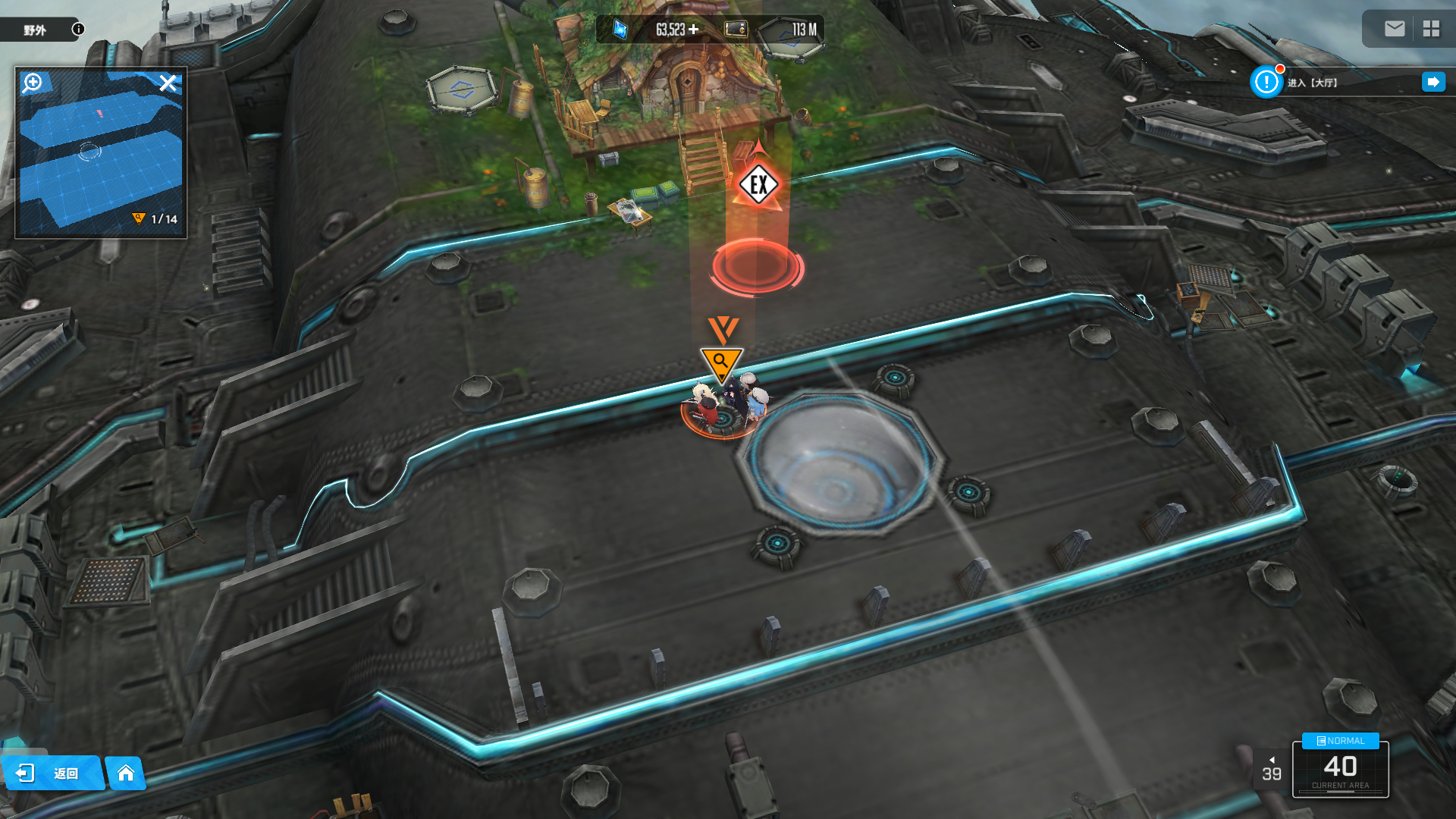This screenshot has width=1456, height=819.
Task: Select the EX stage marker
Action: 758,184
